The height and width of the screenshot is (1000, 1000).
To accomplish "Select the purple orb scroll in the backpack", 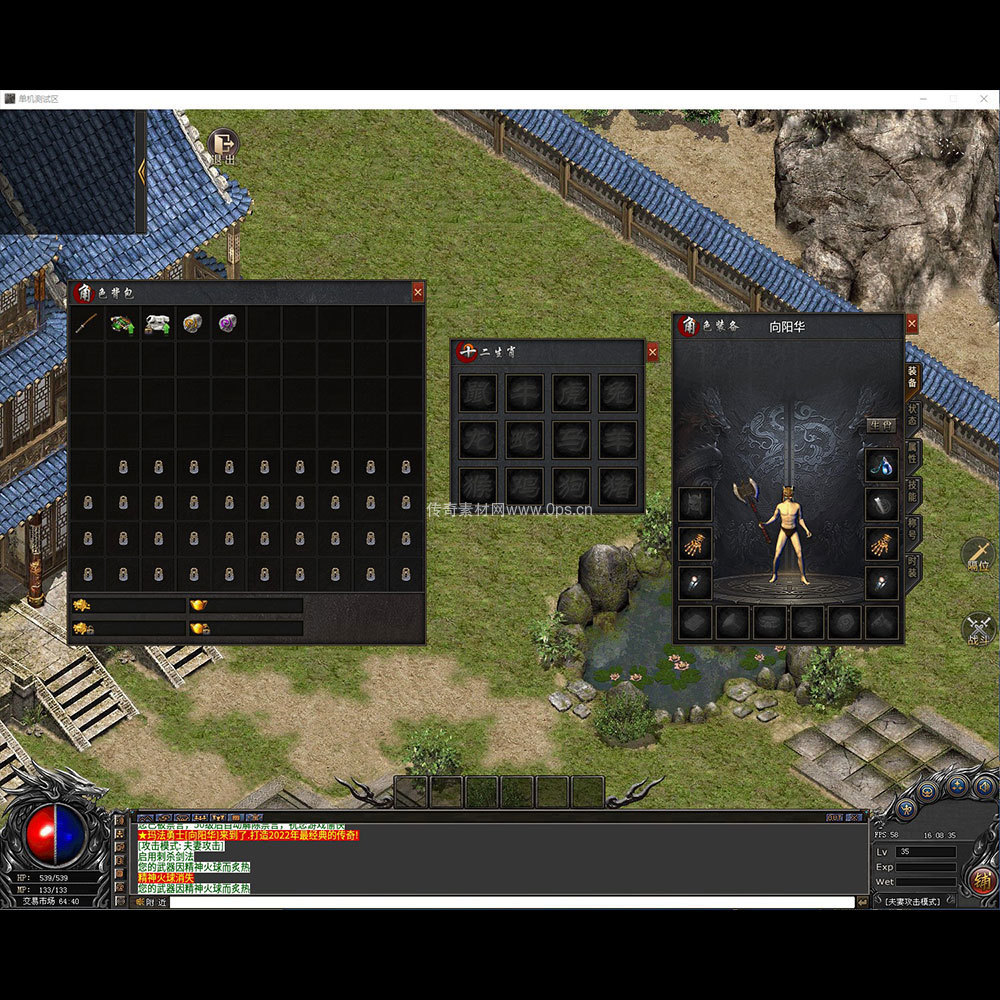I will (228, 324).
